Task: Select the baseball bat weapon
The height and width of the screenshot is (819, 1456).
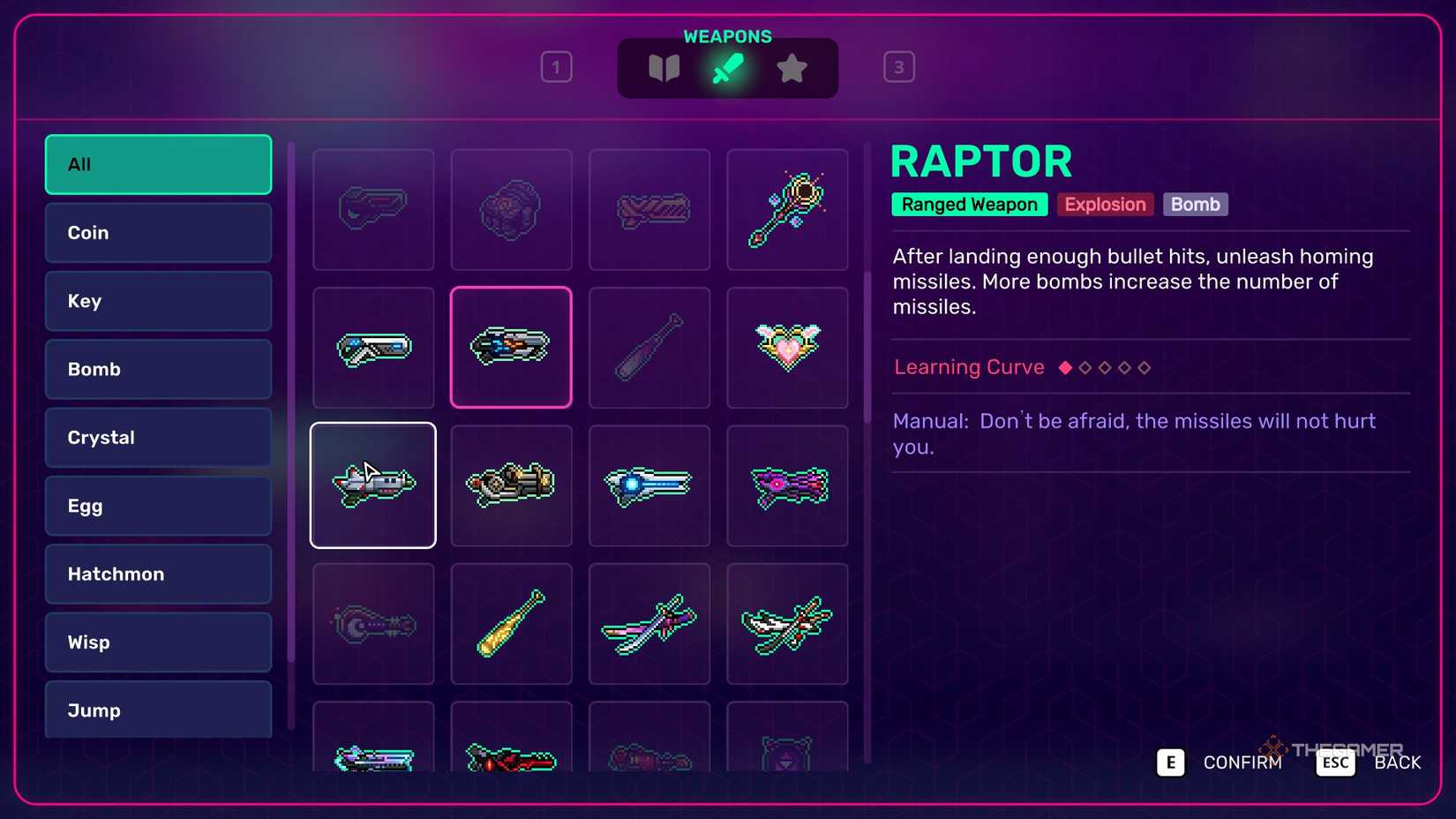Action: pos(649,347)
